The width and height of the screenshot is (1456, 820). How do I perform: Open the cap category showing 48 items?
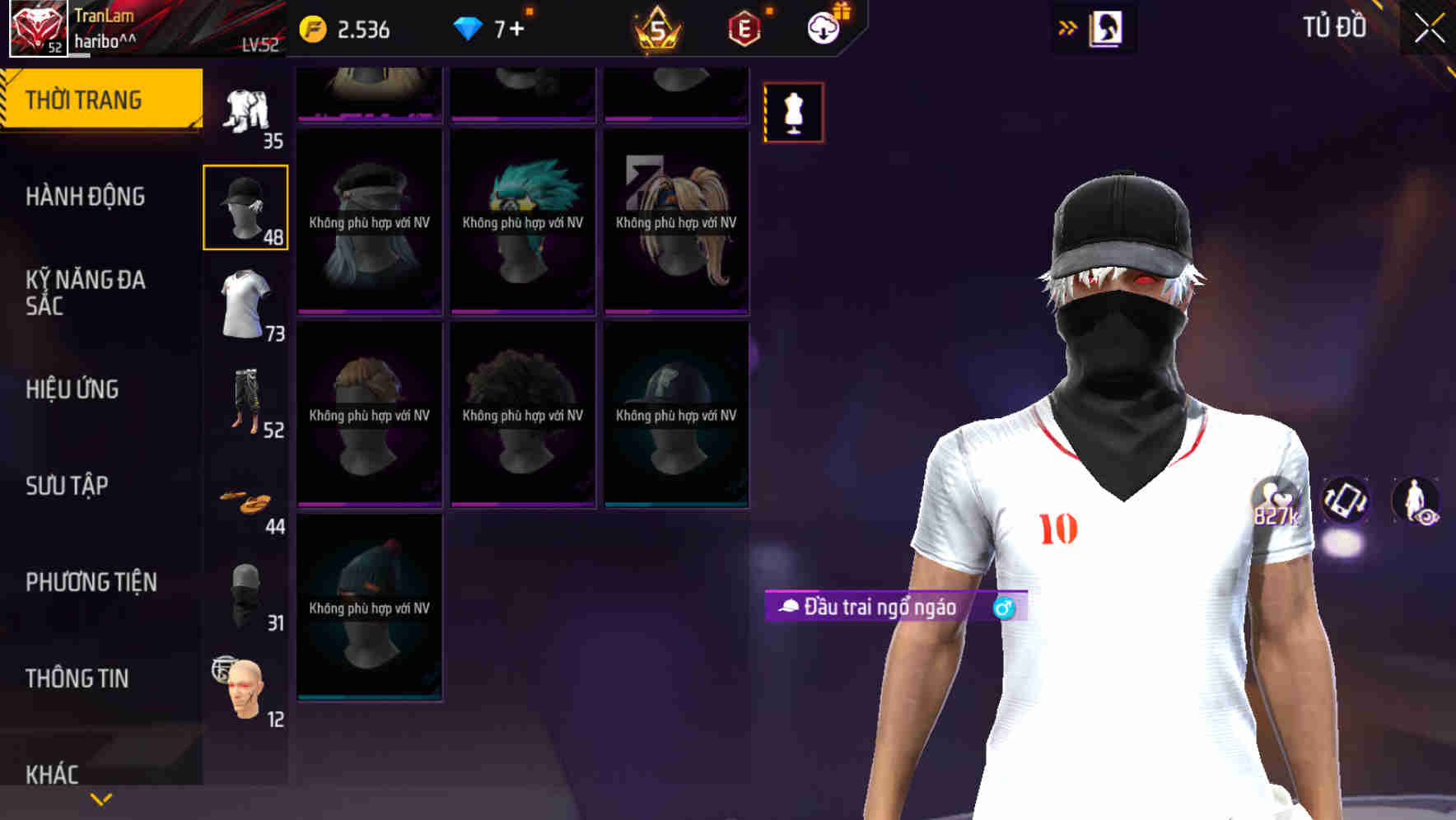click(245, 206)
